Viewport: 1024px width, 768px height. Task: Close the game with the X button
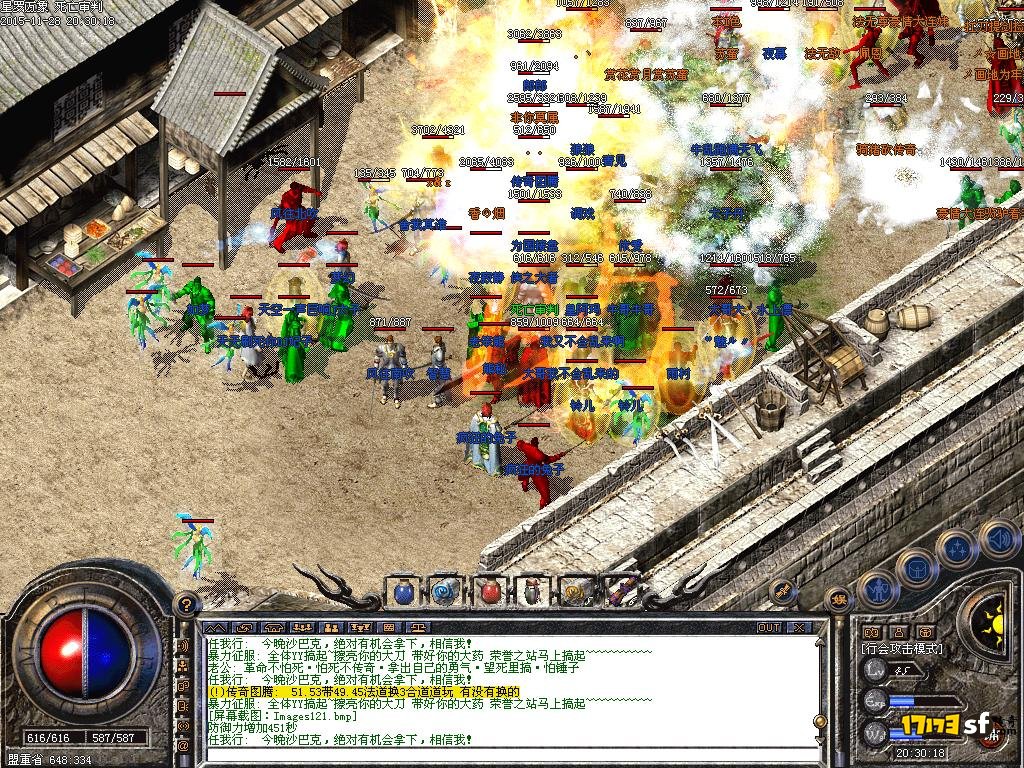pos(799,627)
